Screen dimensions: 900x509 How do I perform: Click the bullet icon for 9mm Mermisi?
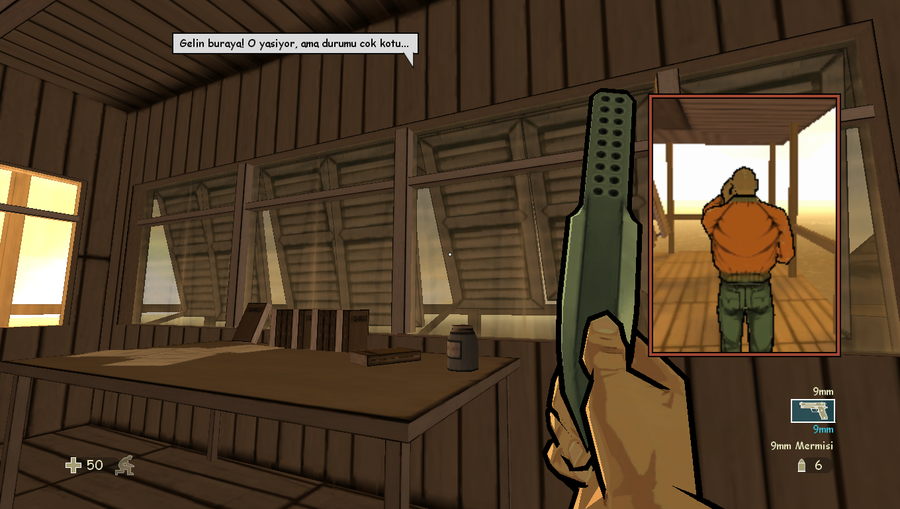pyautogui.click(x=801, y=465)
